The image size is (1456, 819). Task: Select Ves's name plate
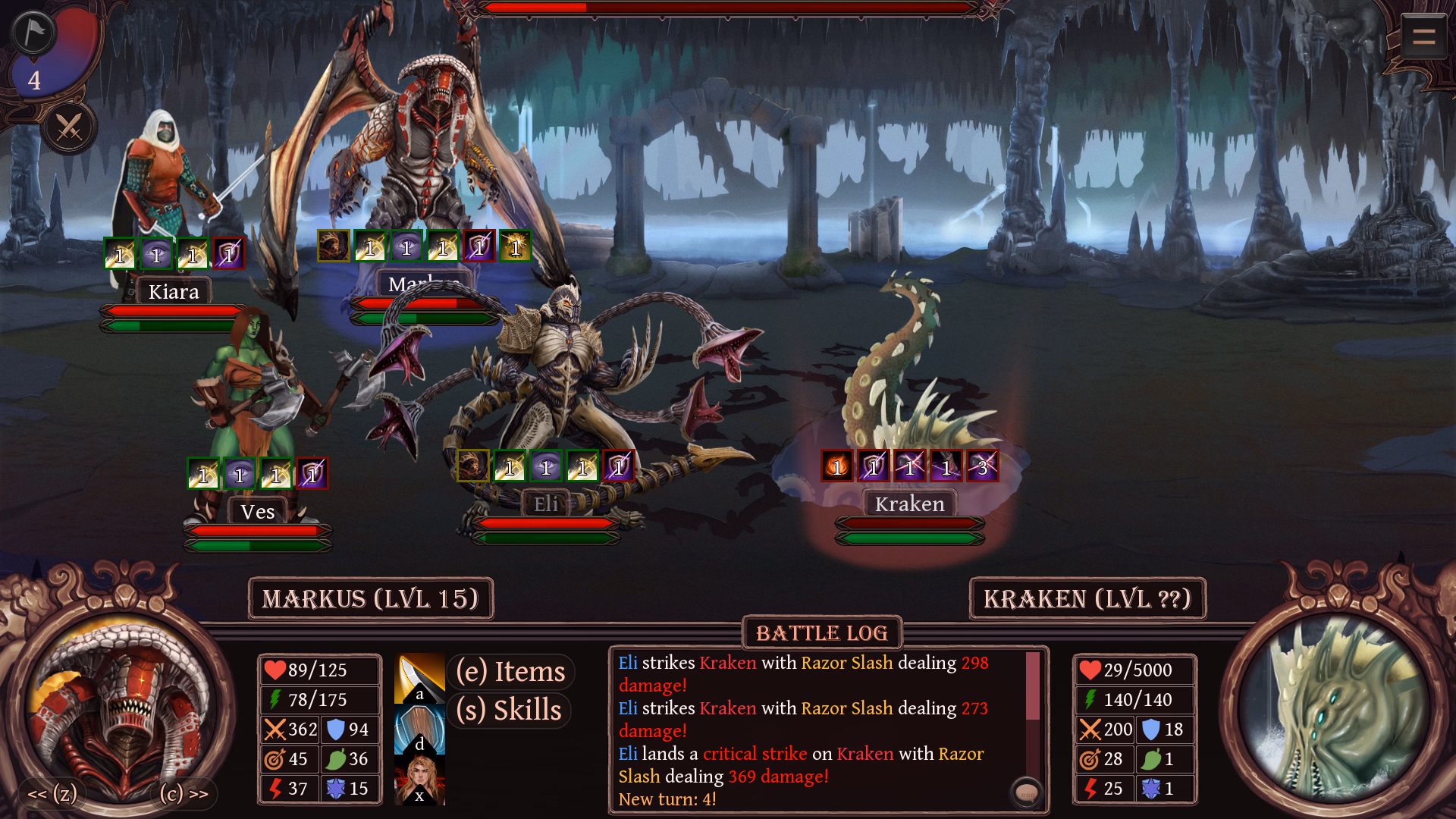(x=258, y=512)
